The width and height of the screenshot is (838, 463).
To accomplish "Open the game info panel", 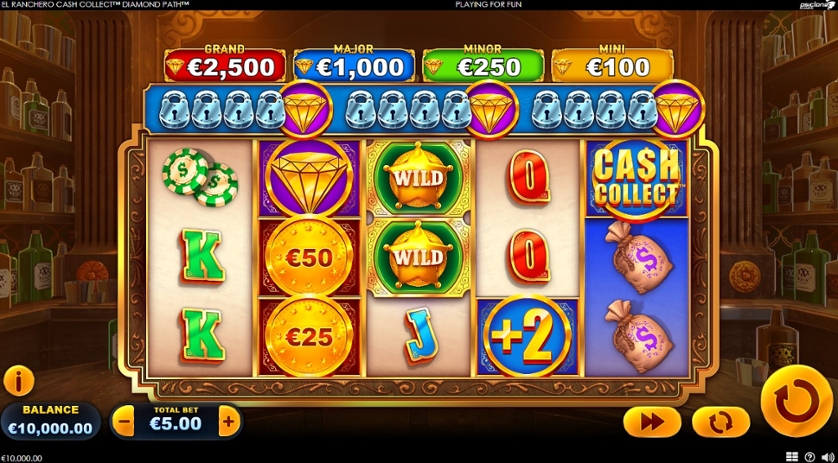I will coord(19,380).
